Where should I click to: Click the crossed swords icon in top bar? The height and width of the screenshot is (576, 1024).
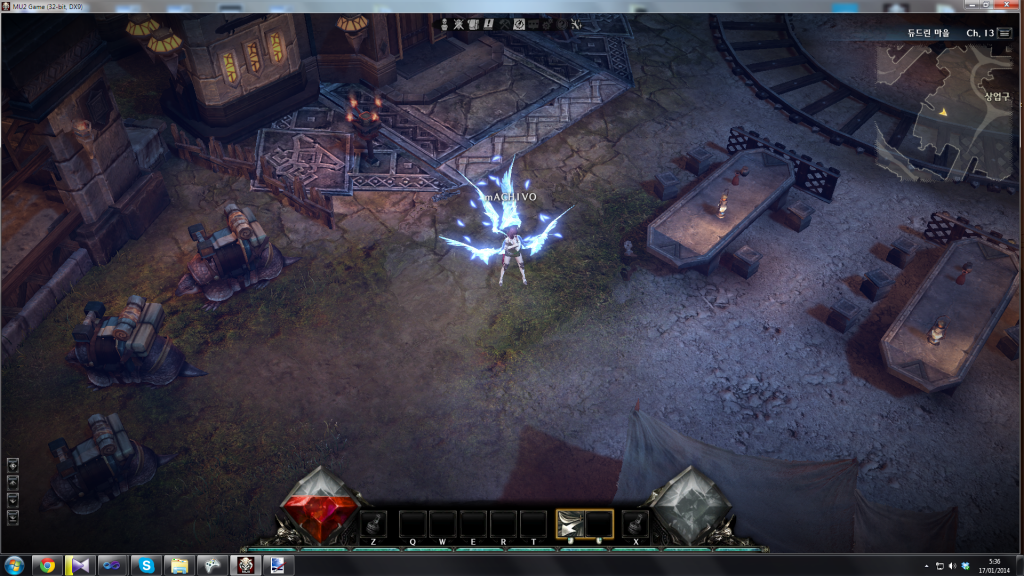459,23
